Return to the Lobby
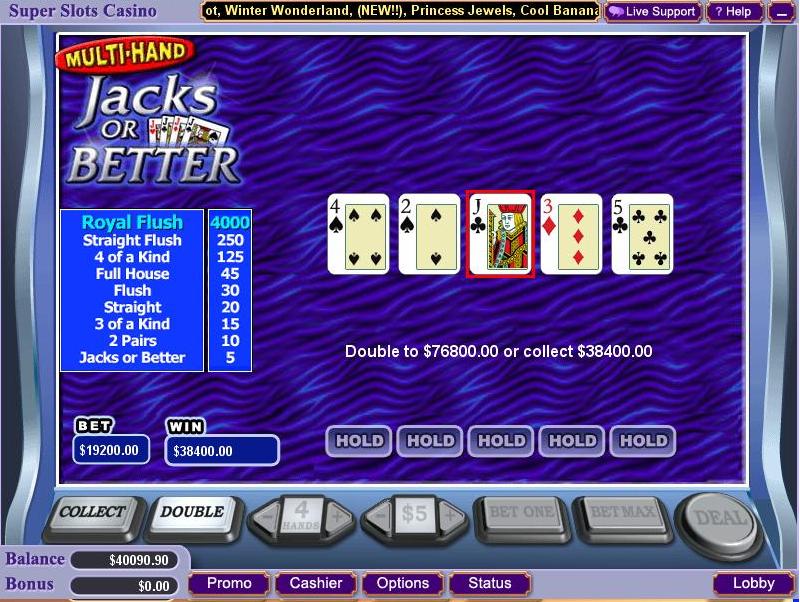The width and height of the screenshot is (800, 602). (753, 583)
